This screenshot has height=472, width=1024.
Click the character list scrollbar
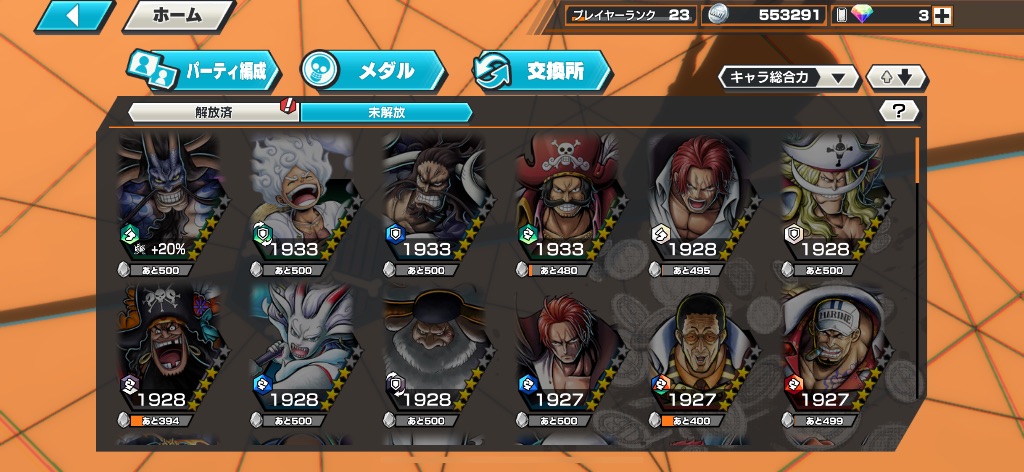point(917,160)
